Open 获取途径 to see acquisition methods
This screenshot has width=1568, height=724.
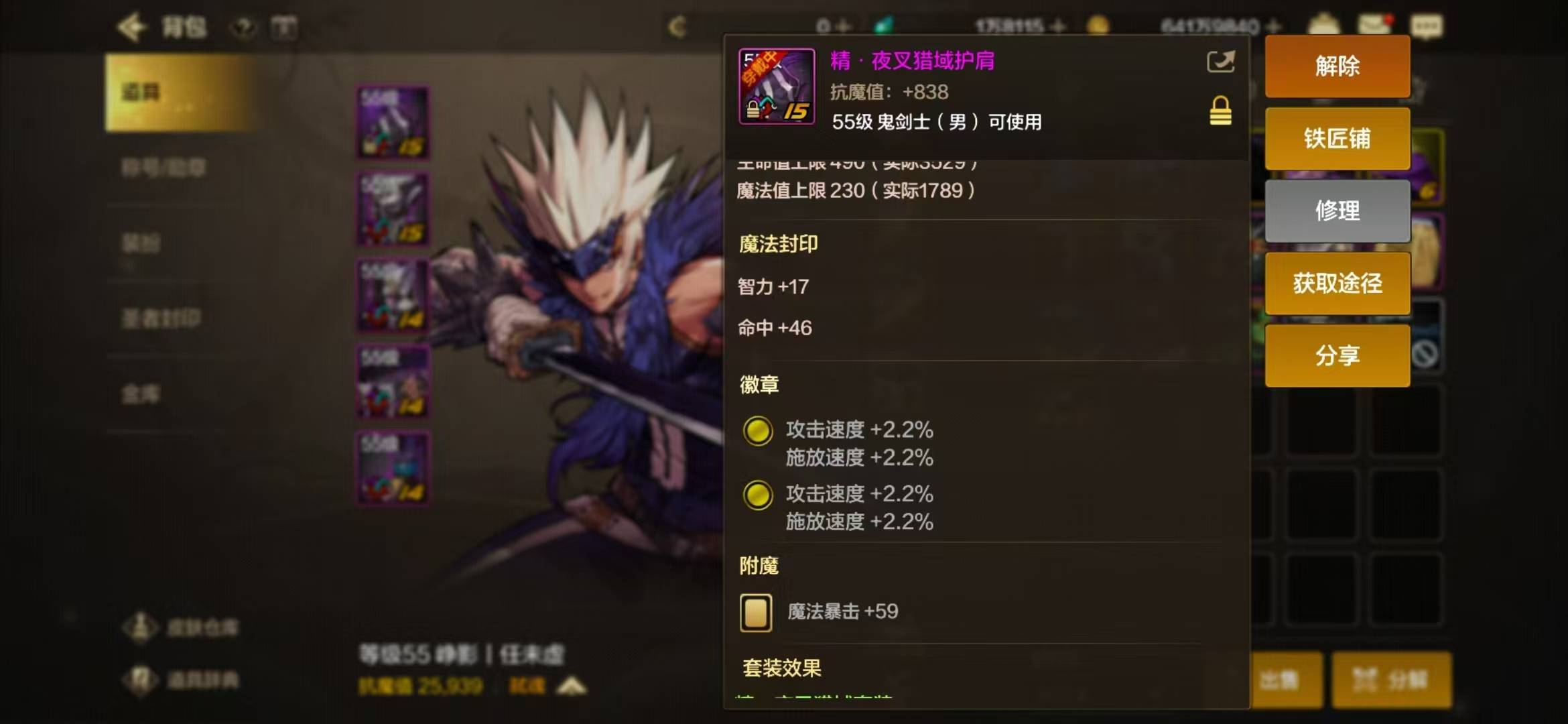click(x=1337, y=283)
